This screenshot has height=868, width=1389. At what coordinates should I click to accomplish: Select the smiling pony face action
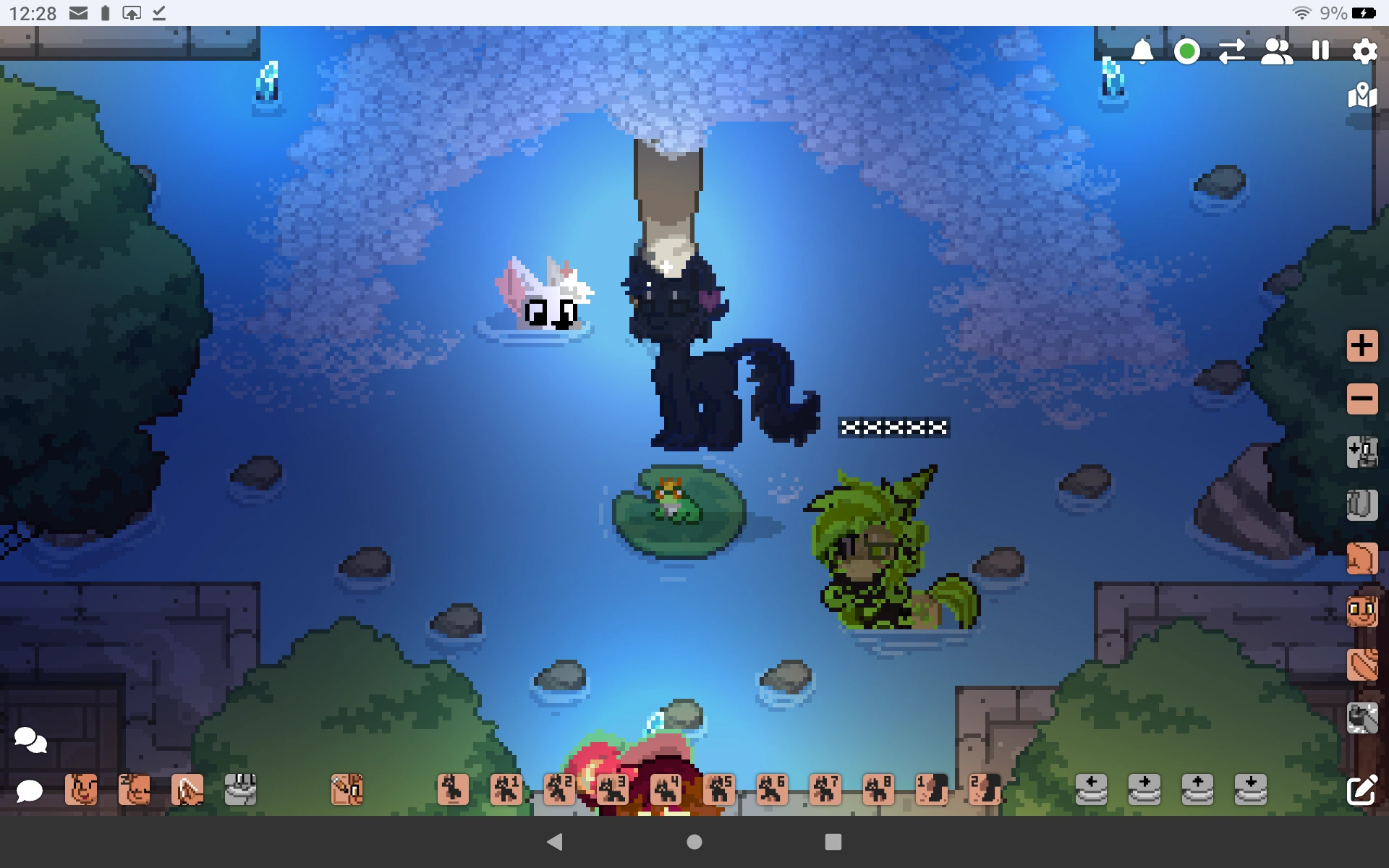(82, 789)
